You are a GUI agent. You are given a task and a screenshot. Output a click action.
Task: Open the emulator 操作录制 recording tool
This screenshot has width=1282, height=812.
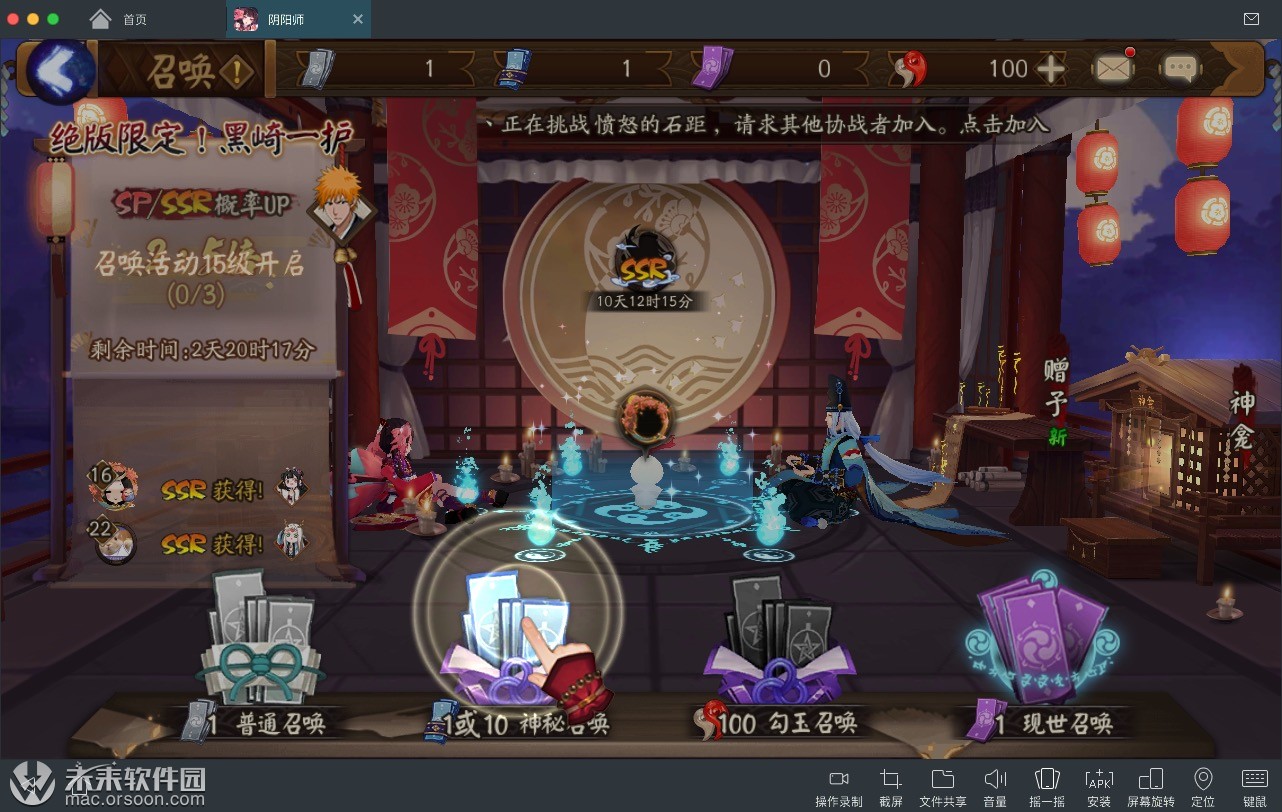(838, 788)
